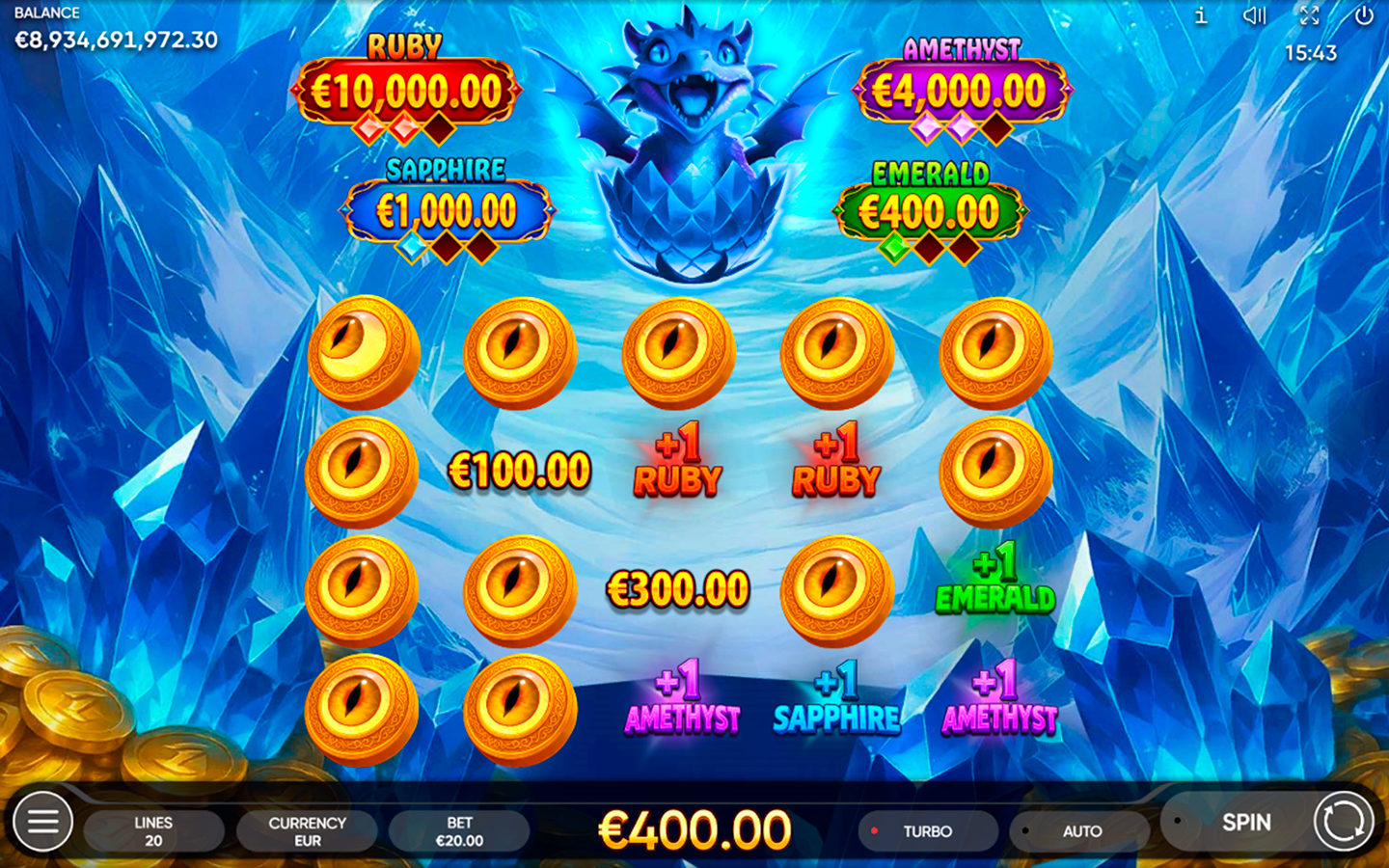
Task: Open the game info panel
Action: pos(1202,14)
